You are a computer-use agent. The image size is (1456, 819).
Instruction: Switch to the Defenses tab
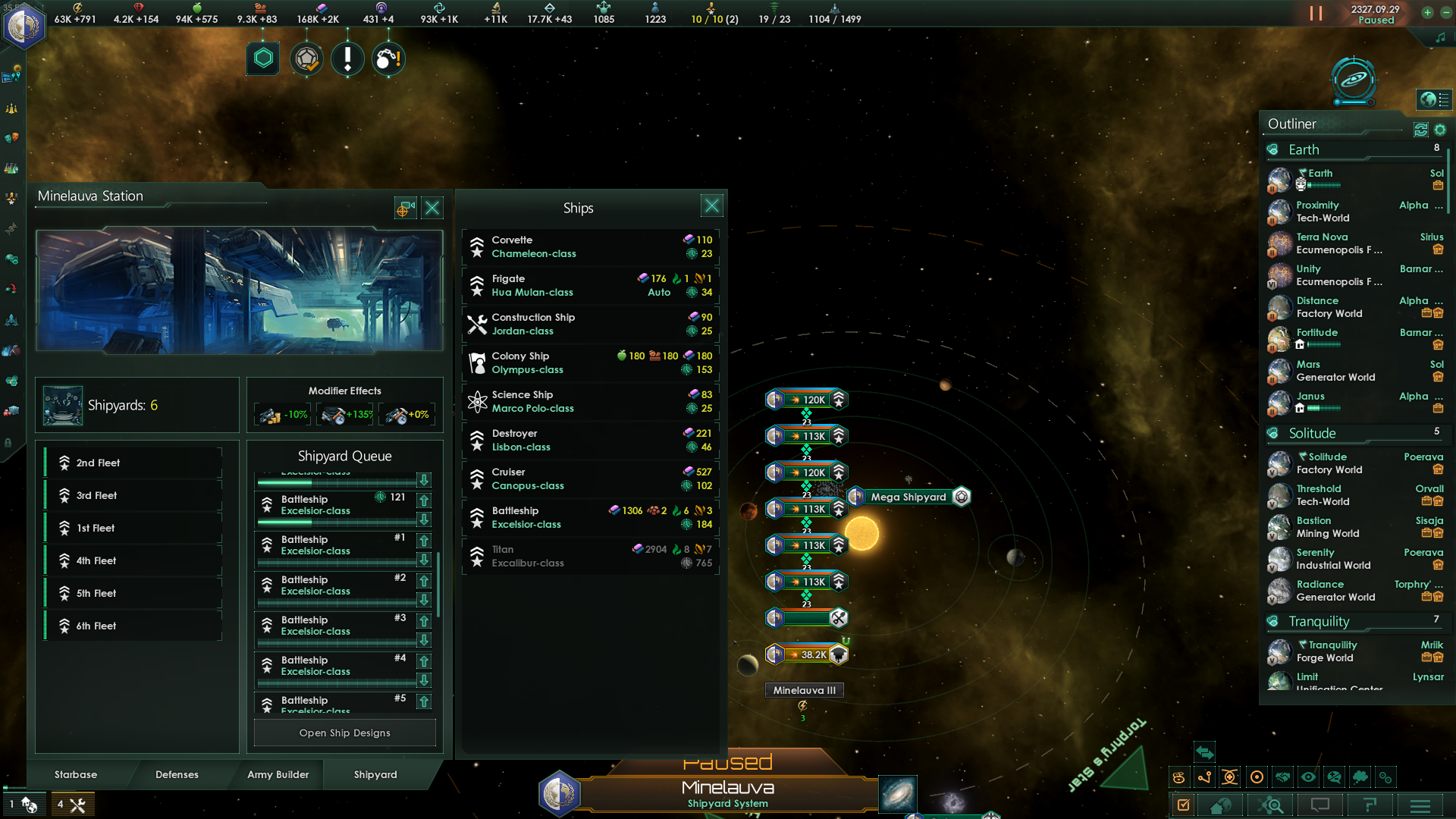coord(177,775)
